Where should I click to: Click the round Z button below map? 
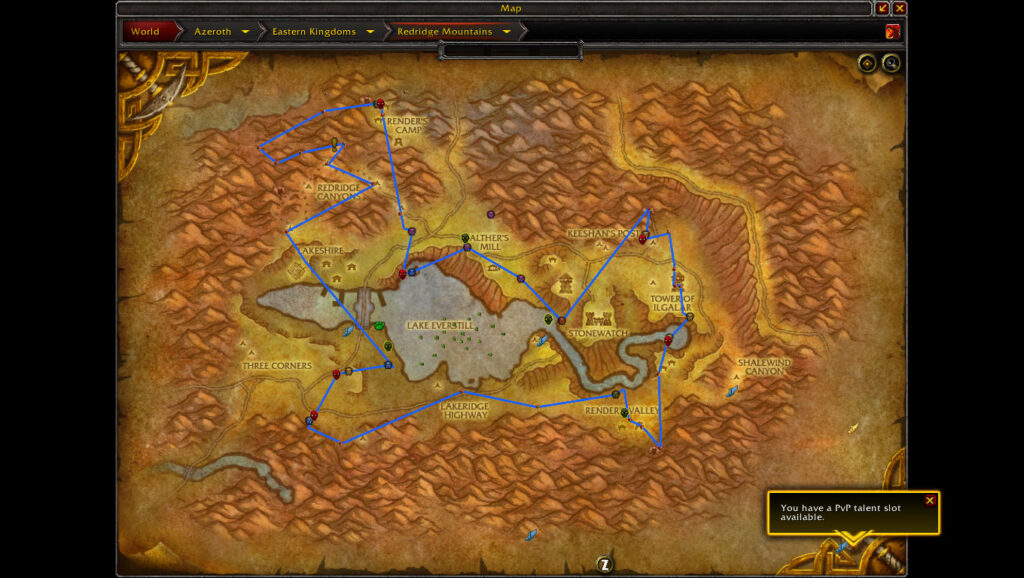click(x=605, y=565)
